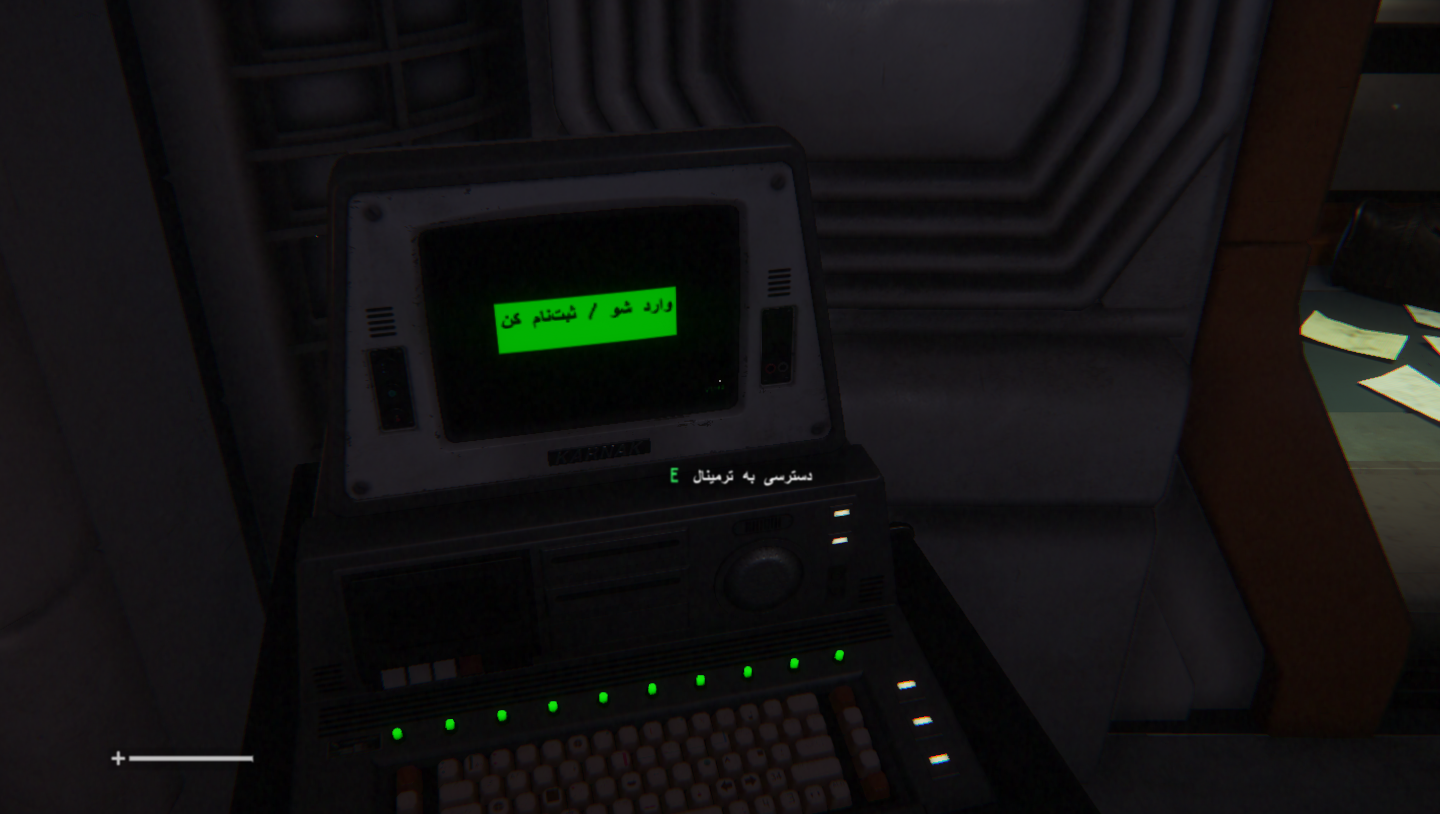Click the speaker grille left of the screen

[382, 320]
